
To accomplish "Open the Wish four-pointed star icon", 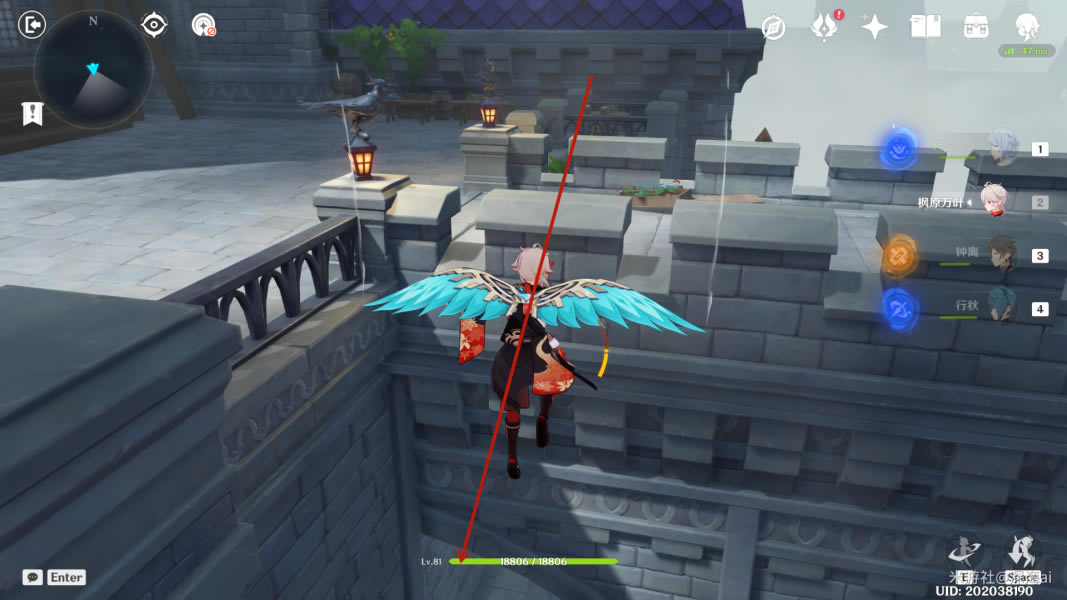I will [875, 27].
